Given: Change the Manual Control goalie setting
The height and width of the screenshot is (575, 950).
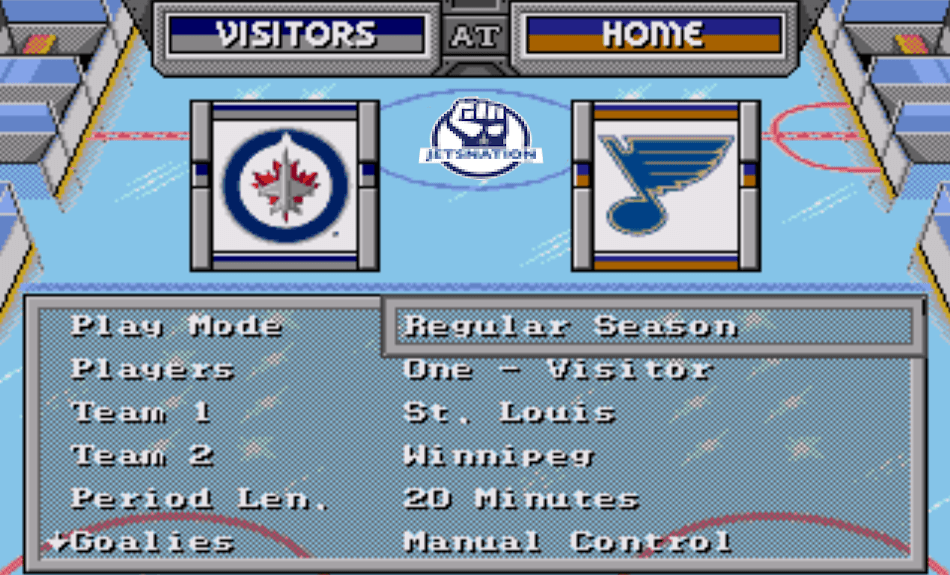Looking at the screenshot, I should point(567,543).
